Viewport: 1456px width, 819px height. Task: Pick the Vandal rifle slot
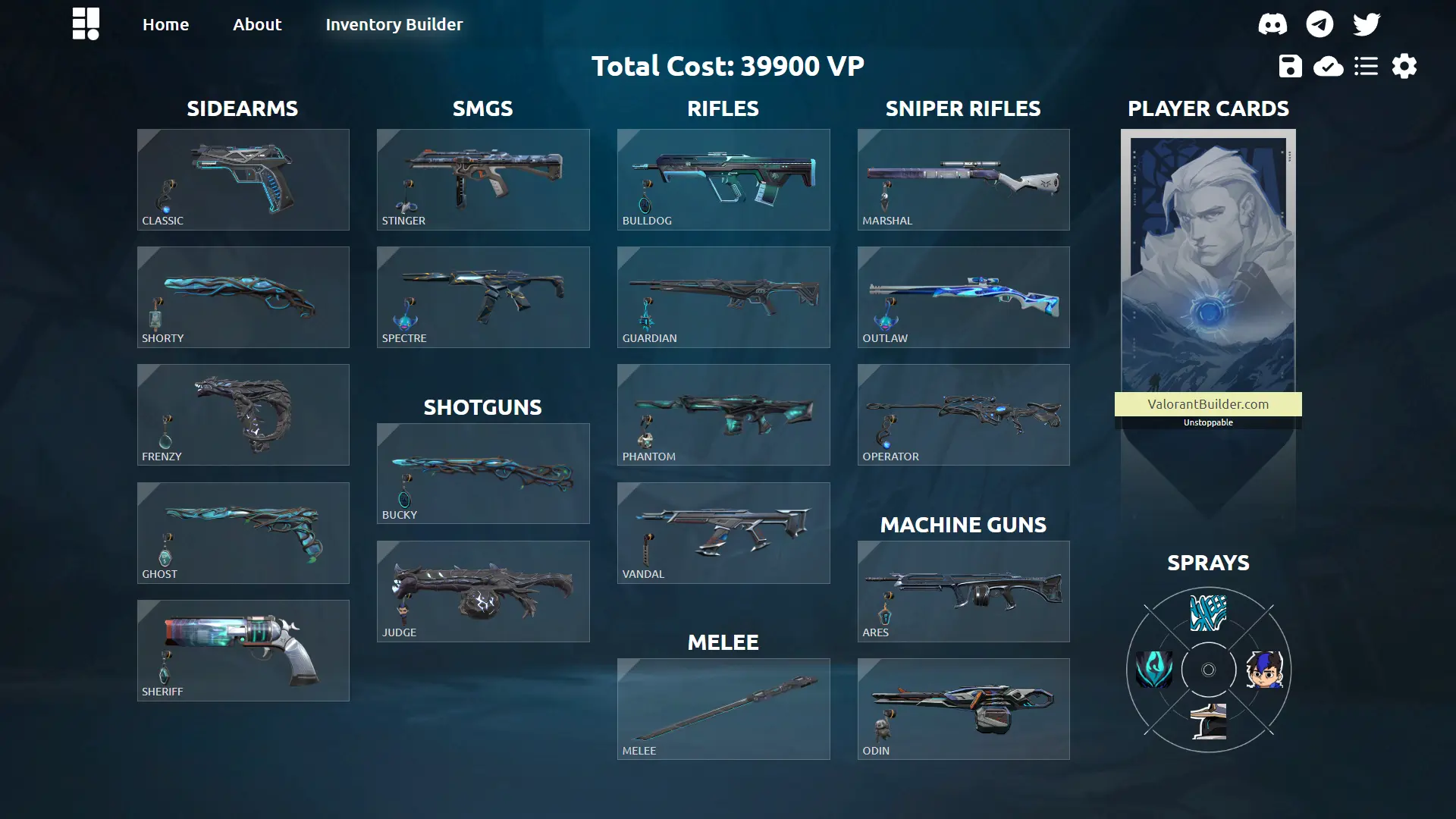coord(723,533)
